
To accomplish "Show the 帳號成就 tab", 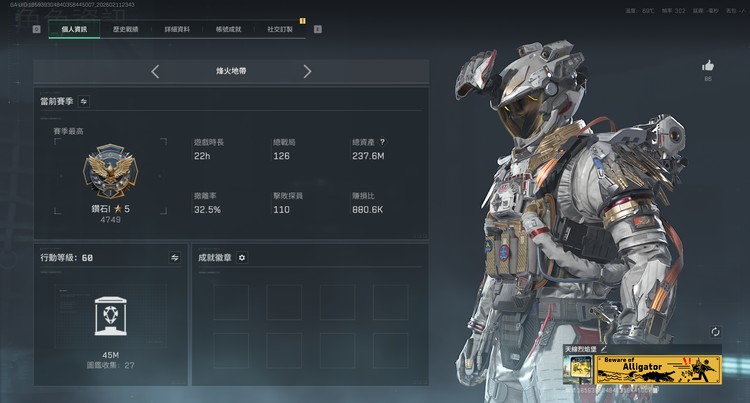I will click(x=229, y=30).
